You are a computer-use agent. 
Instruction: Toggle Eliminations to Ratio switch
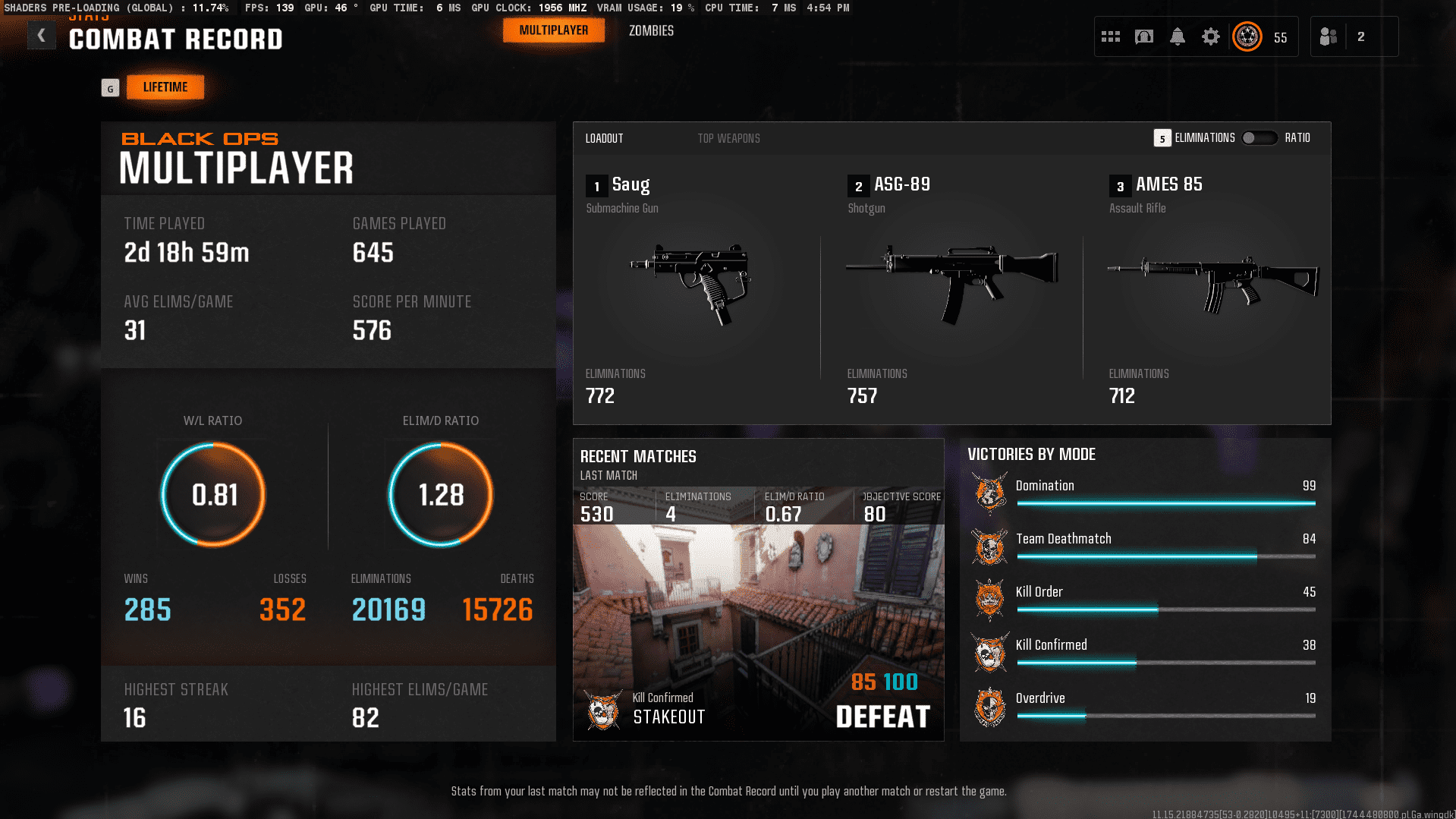point(1259,138)
